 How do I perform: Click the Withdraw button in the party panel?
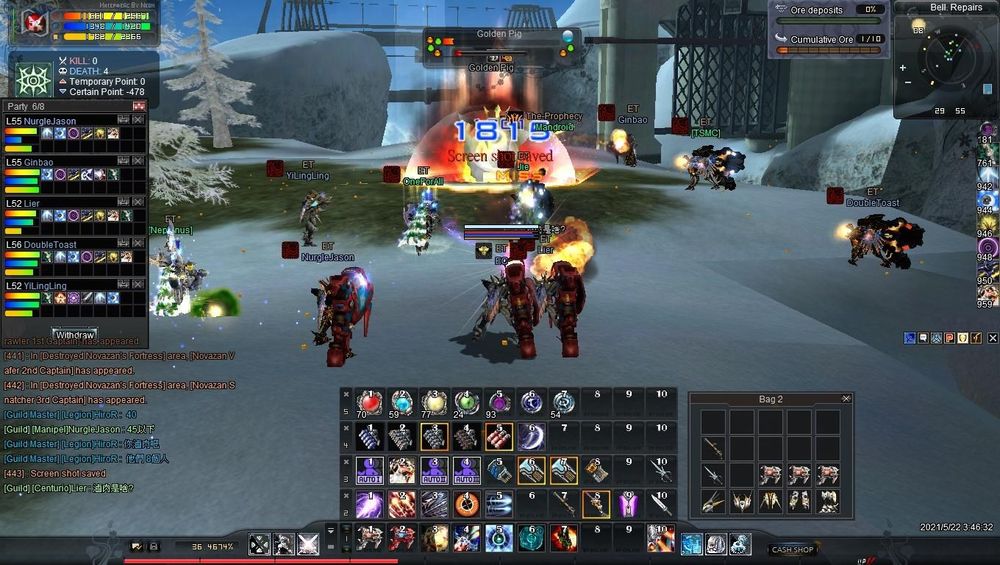tap(75, 334)
